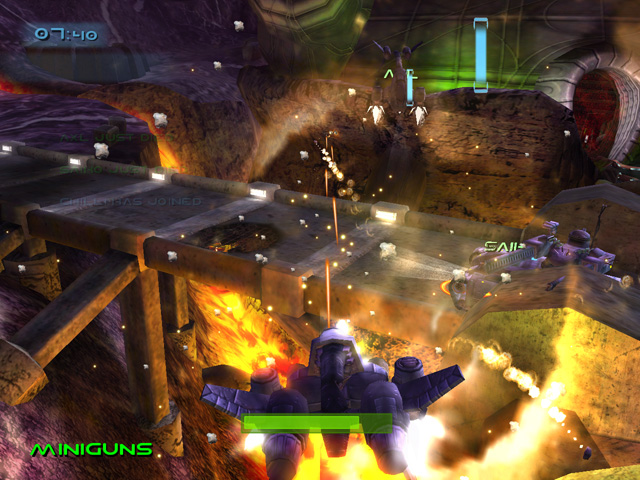Screen dimensions: 640x480
Task: Select the MINIGUNS weapon indicator
Action: [91, 450]
